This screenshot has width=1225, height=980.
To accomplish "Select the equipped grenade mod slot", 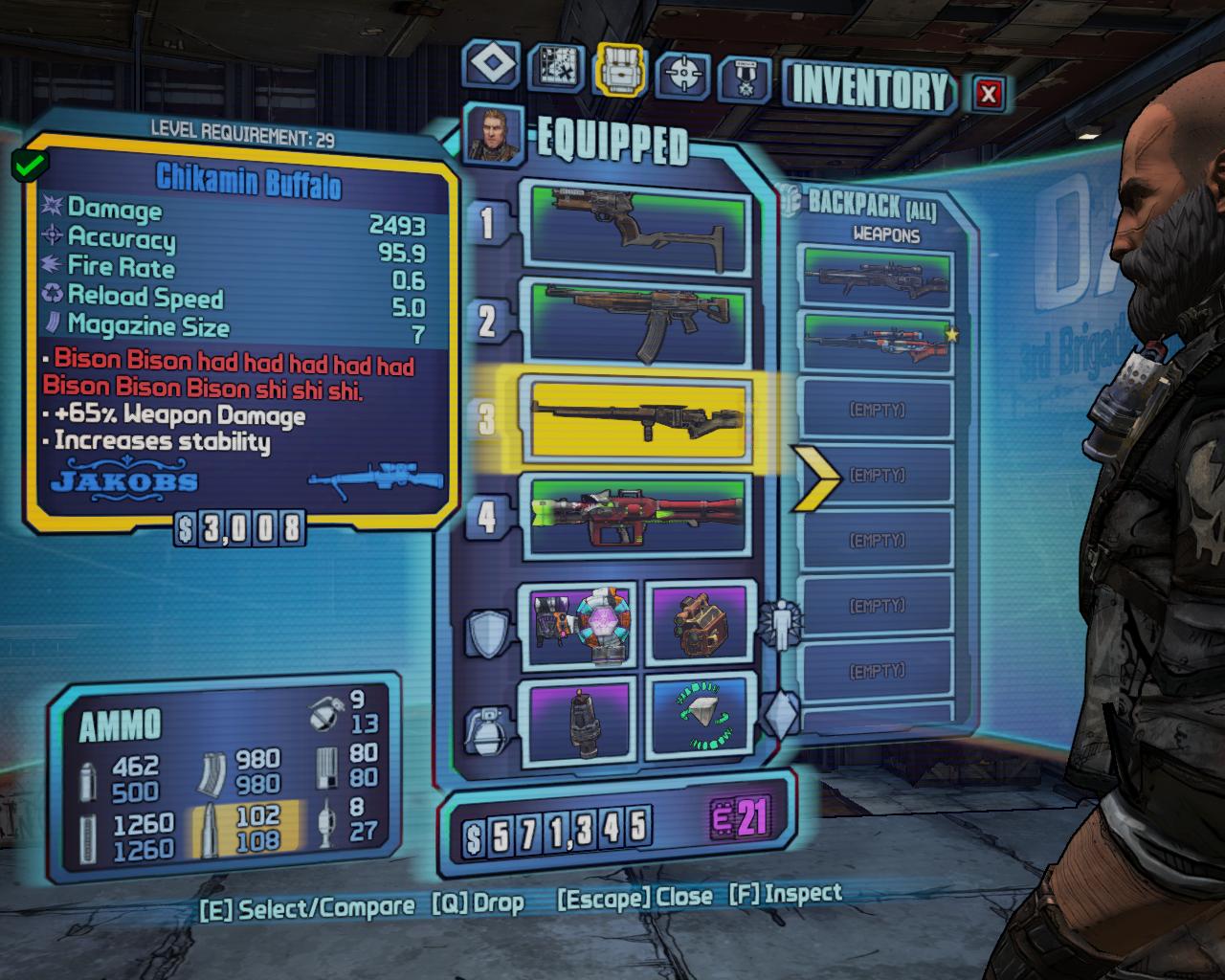I will click(x=582, y=720).
